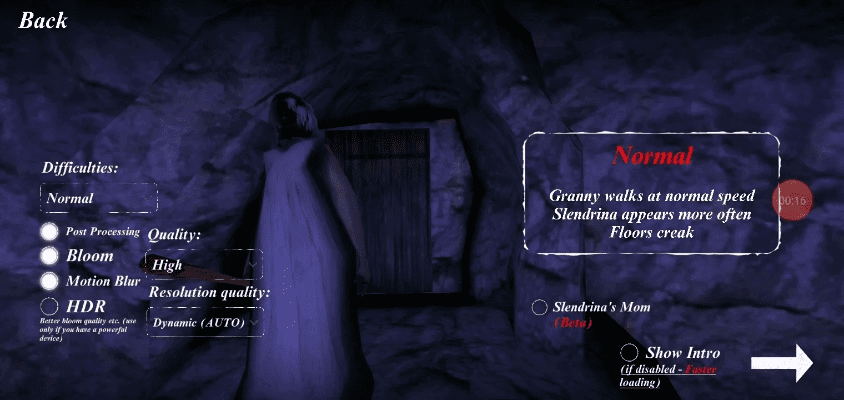Toggle the Show Intro option

coord(630,352)
